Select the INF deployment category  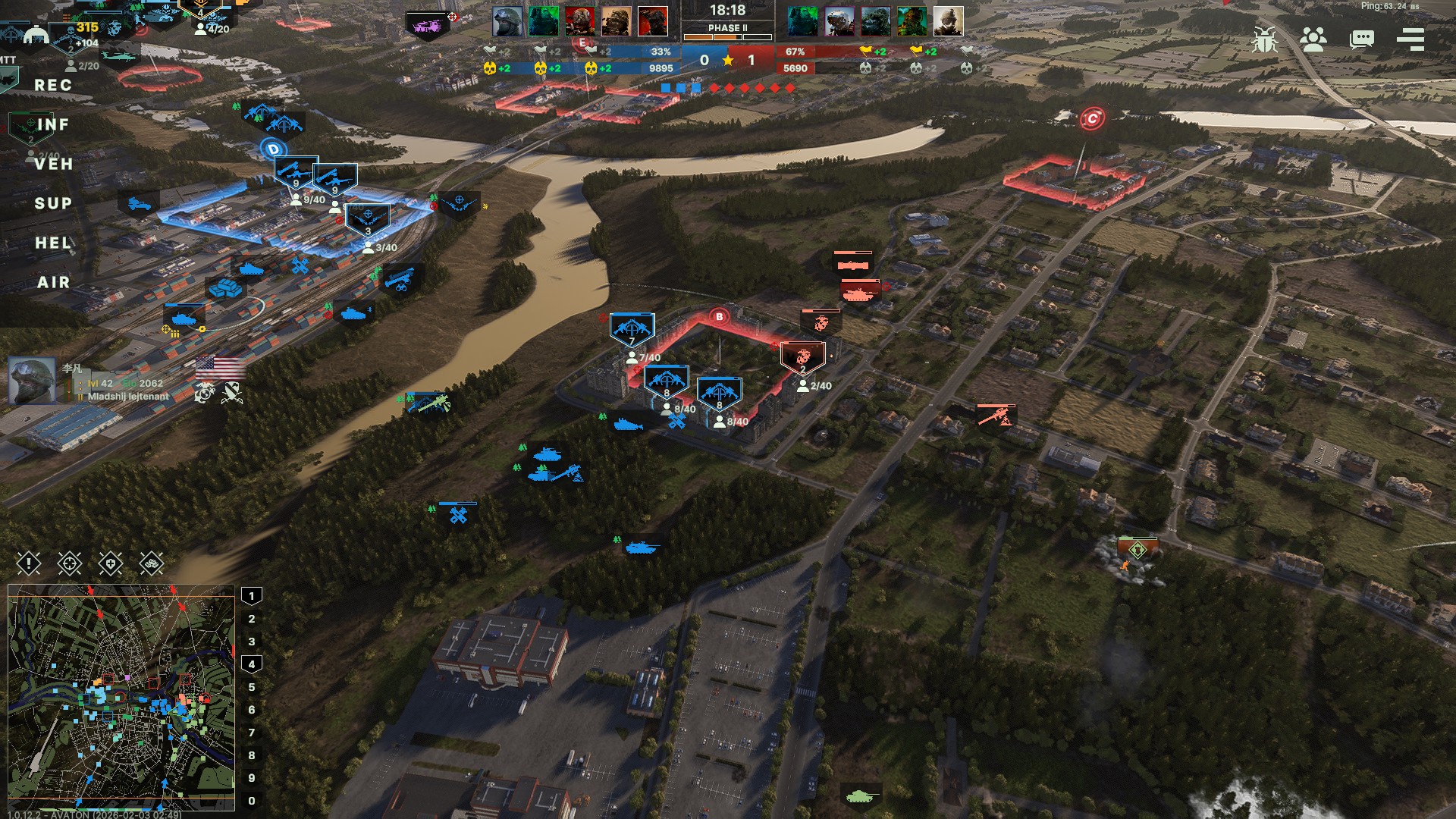(x=53, y=125)
